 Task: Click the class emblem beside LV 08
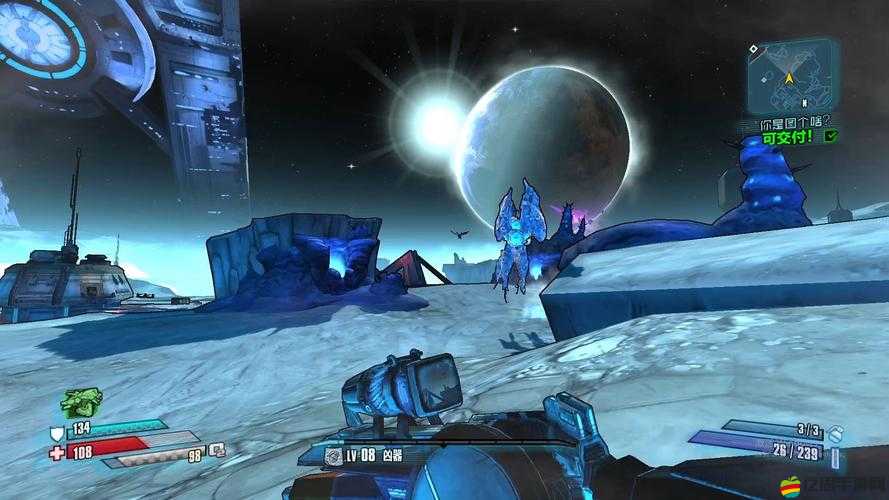[333, 456]
